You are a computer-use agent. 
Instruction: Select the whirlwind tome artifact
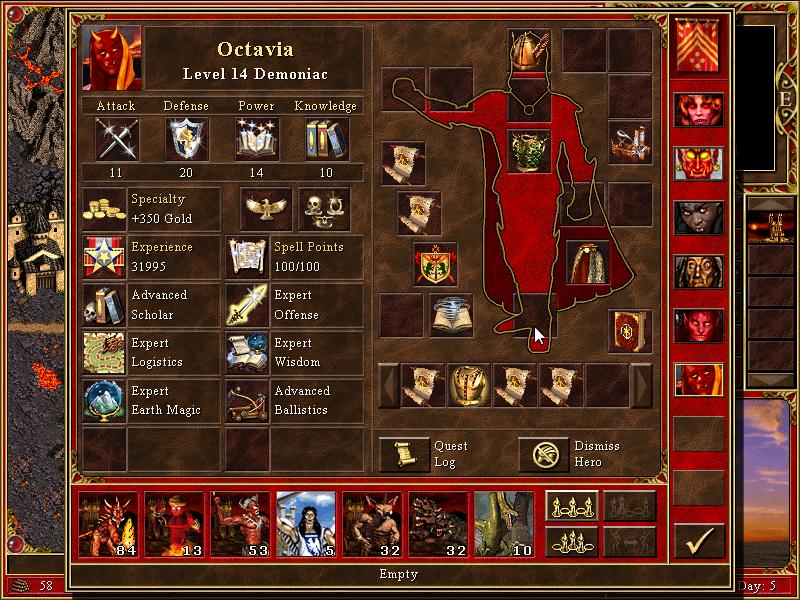pos(452,314)
